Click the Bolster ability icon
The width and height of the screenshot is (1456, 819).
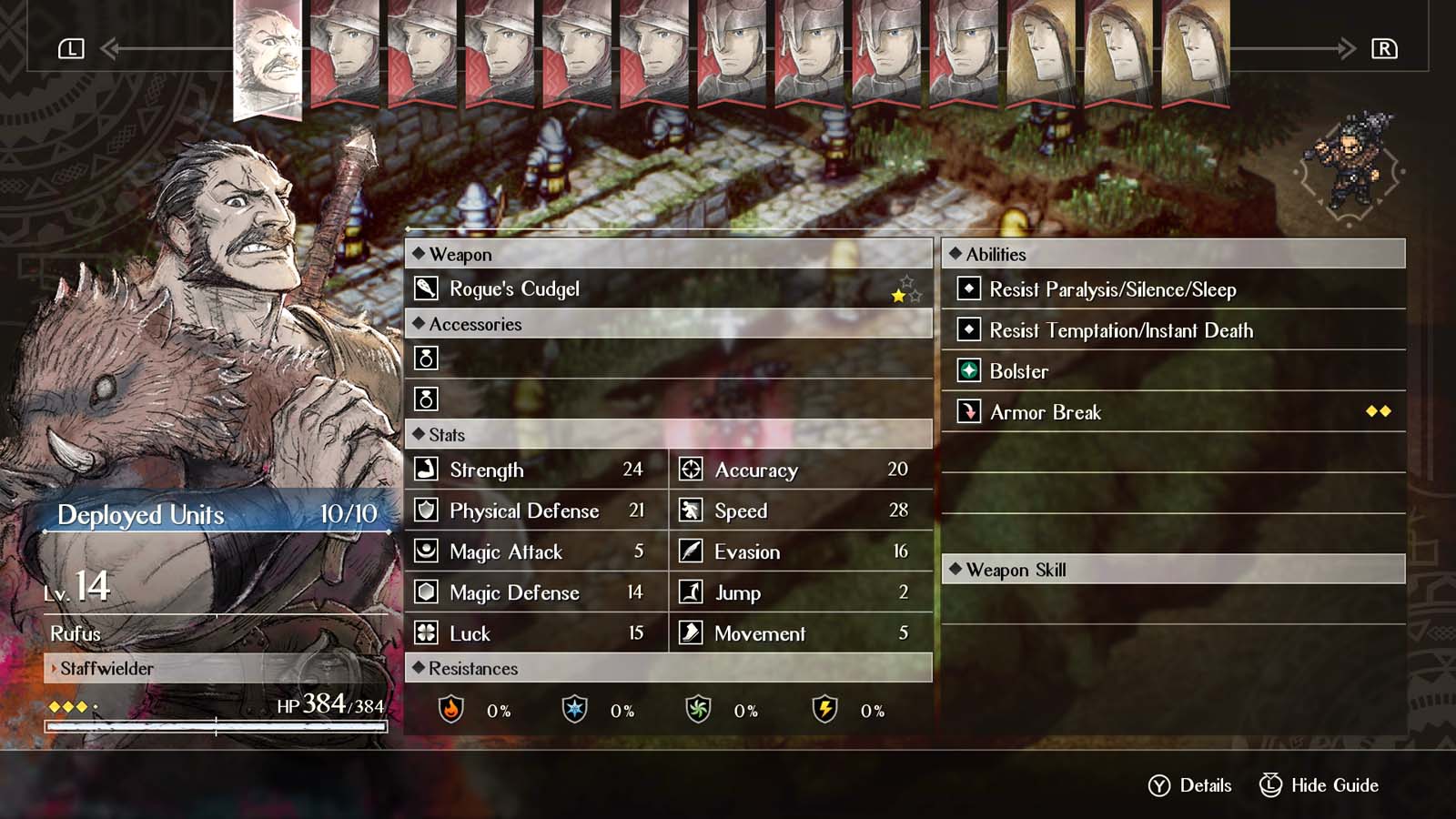click(x=968, y=371)
